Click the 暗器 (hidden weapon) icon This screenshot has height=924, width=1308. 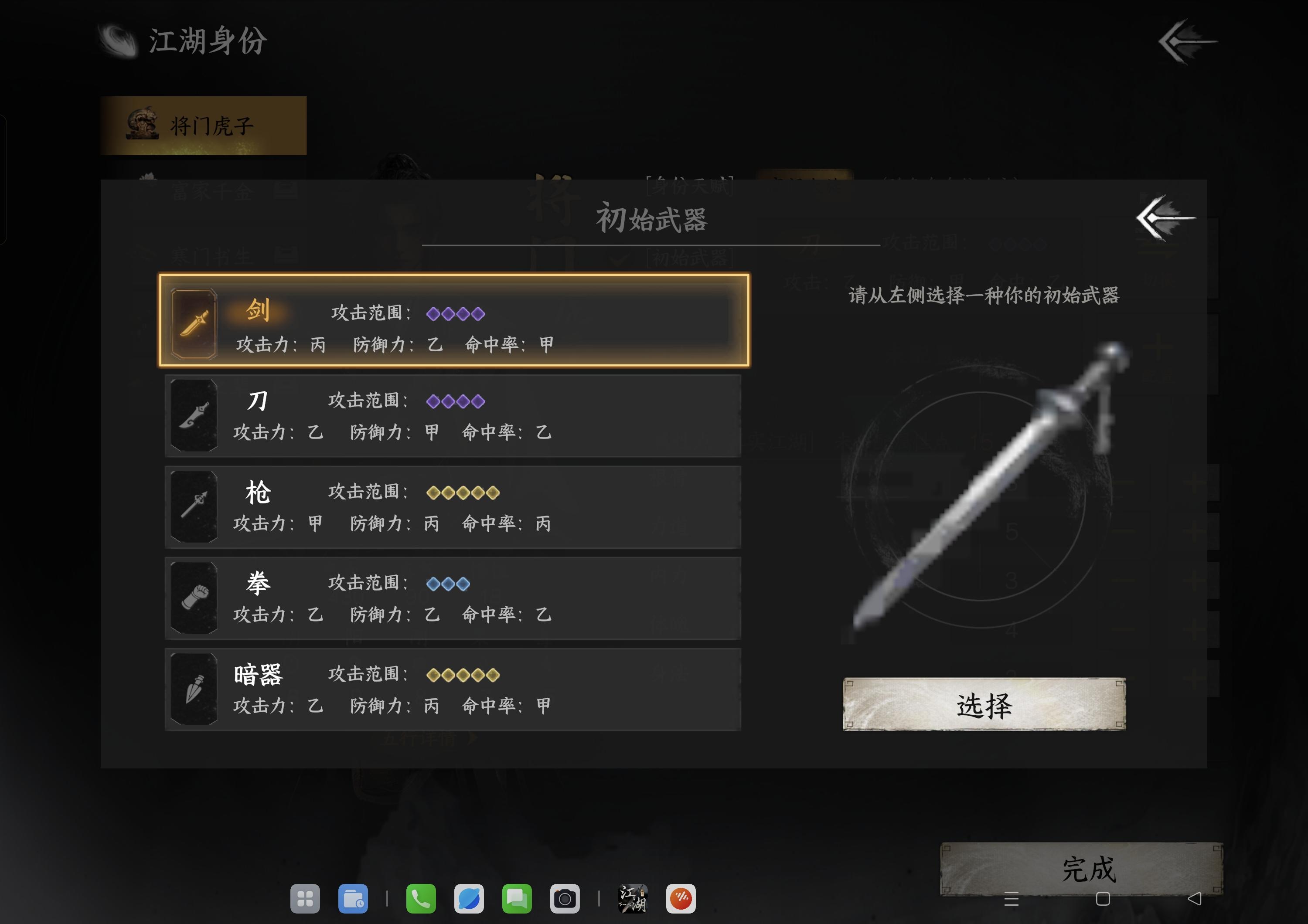tap(194, 689)
